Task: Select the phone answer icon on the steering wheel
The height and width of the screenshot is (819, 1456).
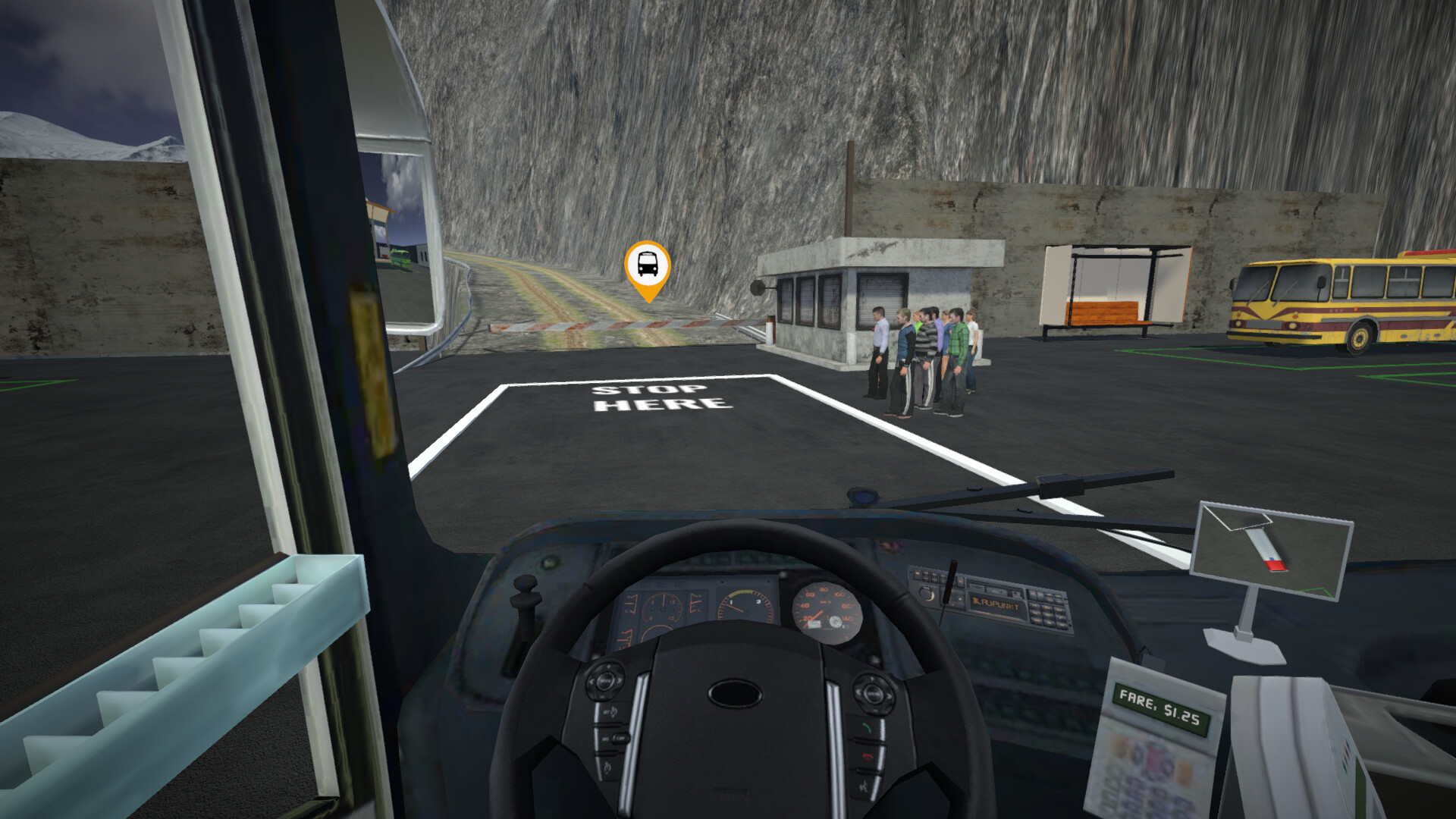Action: (867, 727)
